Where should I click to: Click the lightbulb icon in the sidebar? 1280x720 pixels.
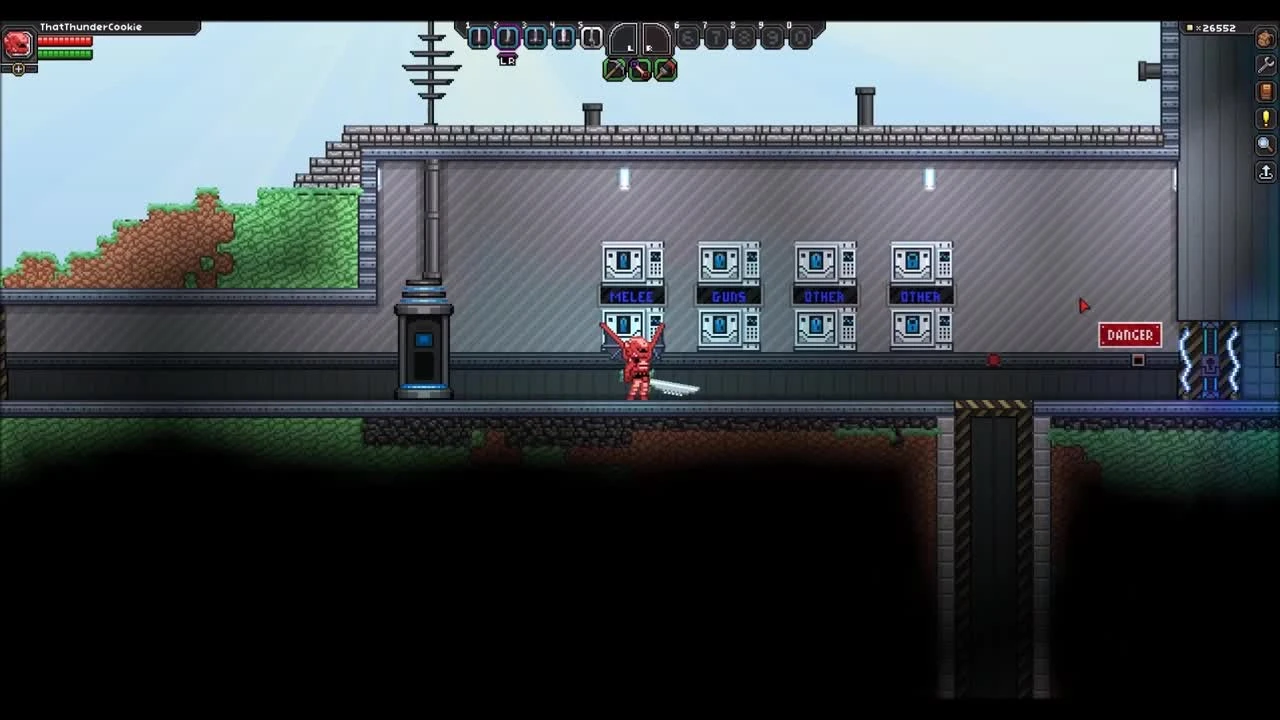(x=1264, y=118)
